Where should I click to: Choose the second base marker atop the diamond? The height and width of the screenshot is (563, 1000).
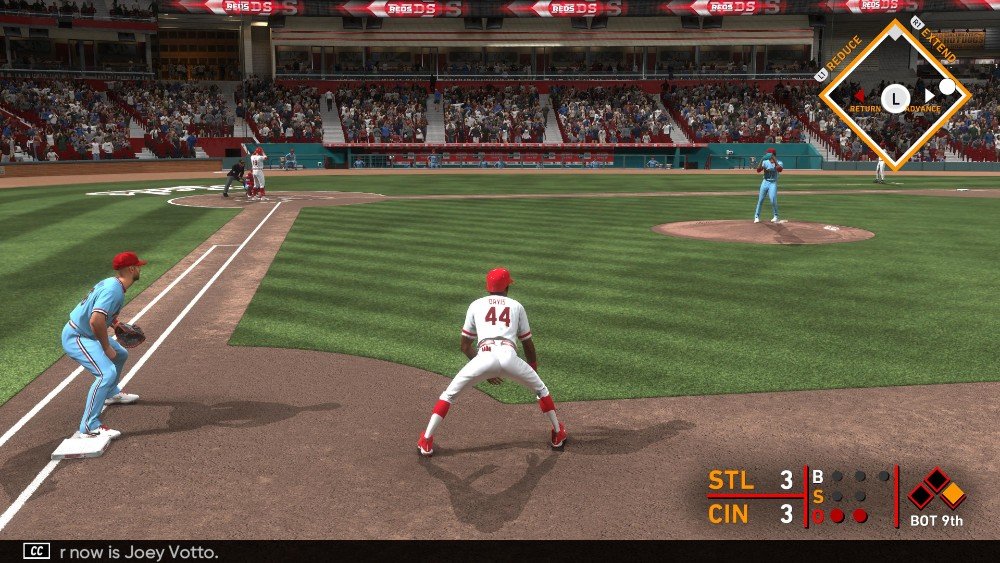pyautogui.click(x=896, y=31)
